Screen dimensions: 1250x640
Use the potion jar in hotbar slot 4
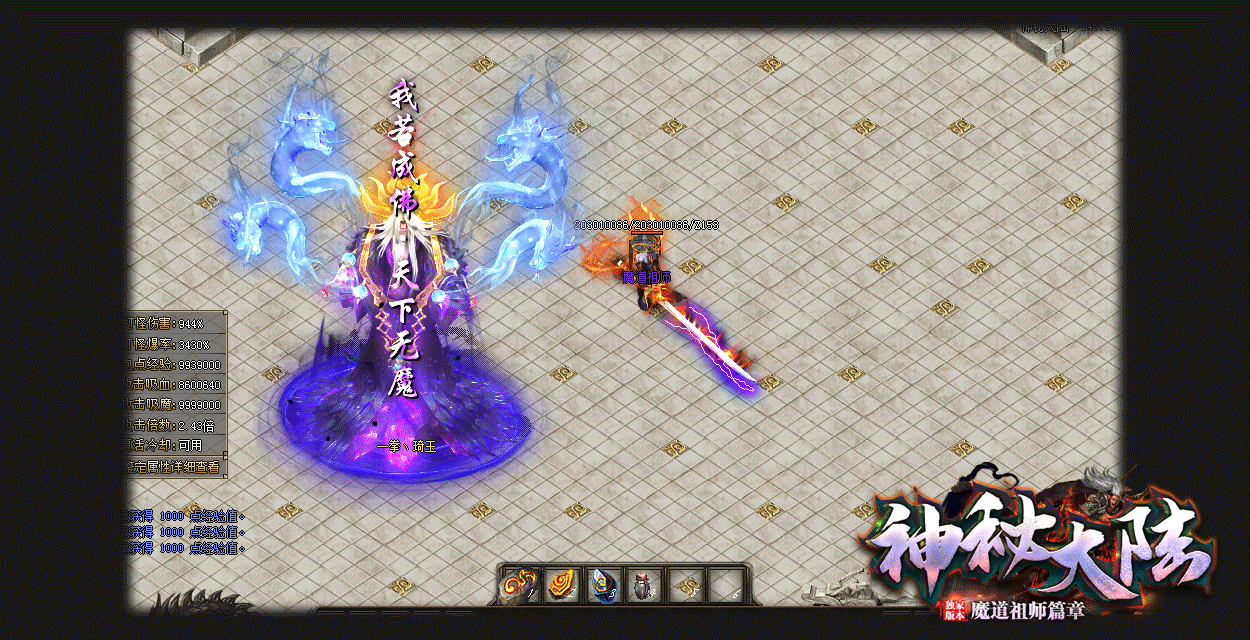point(643,585)
